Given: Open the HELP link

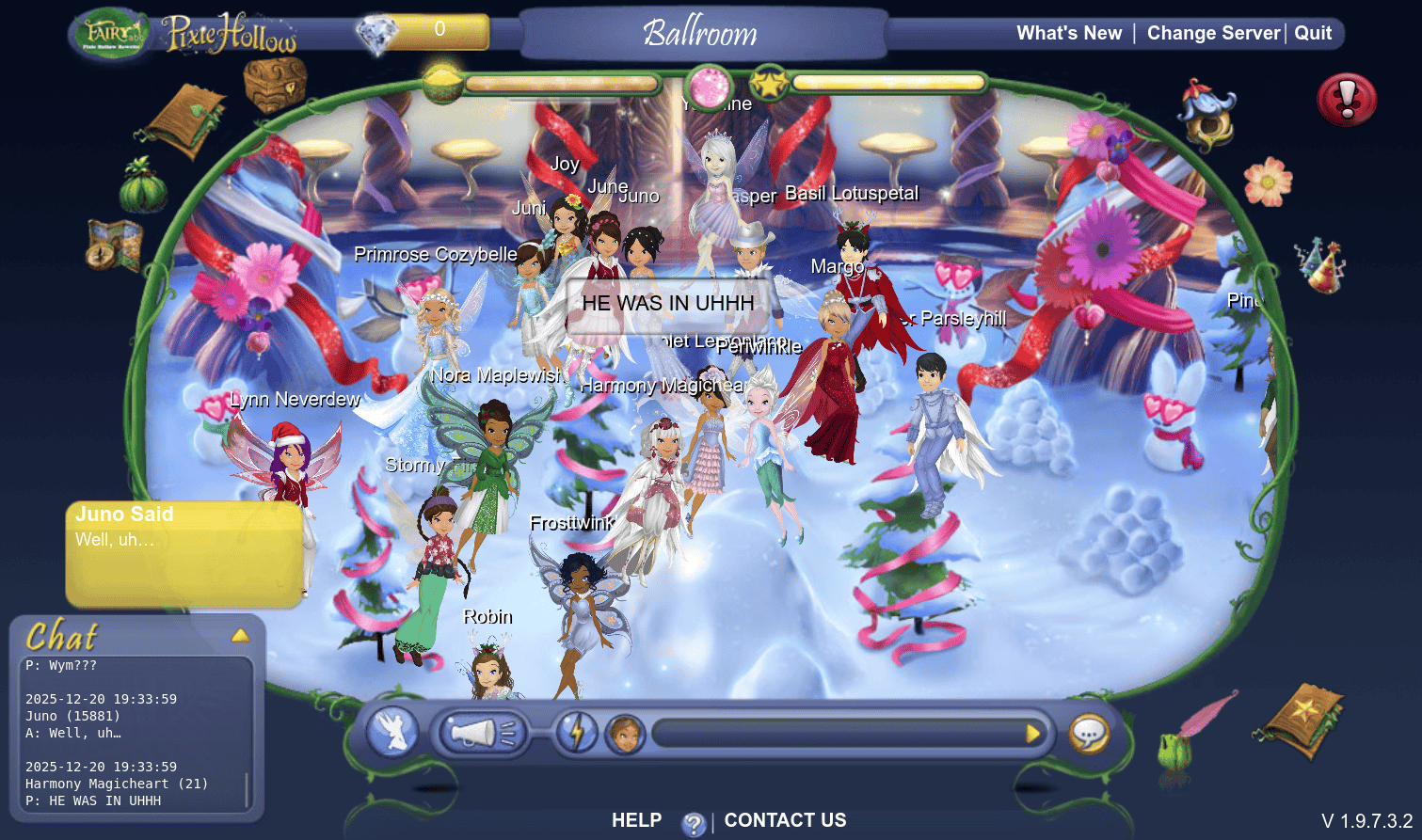Looking at the screenshot, I should (636, 820).
